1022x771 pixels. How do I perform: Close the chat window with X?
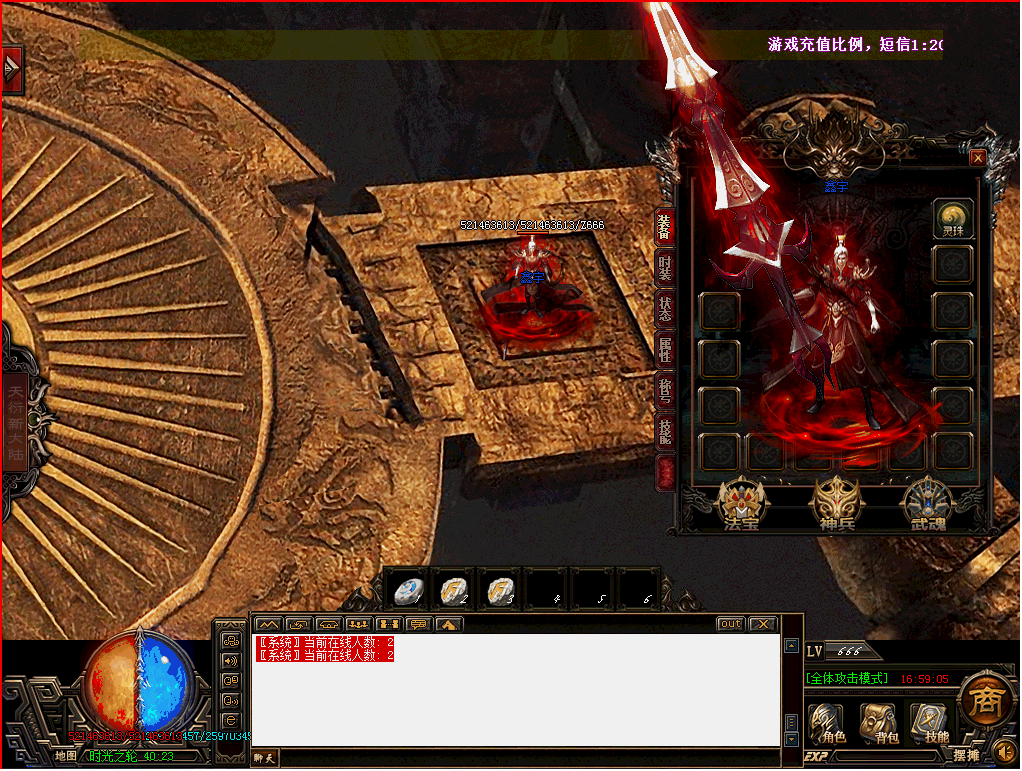click(763, 624)
